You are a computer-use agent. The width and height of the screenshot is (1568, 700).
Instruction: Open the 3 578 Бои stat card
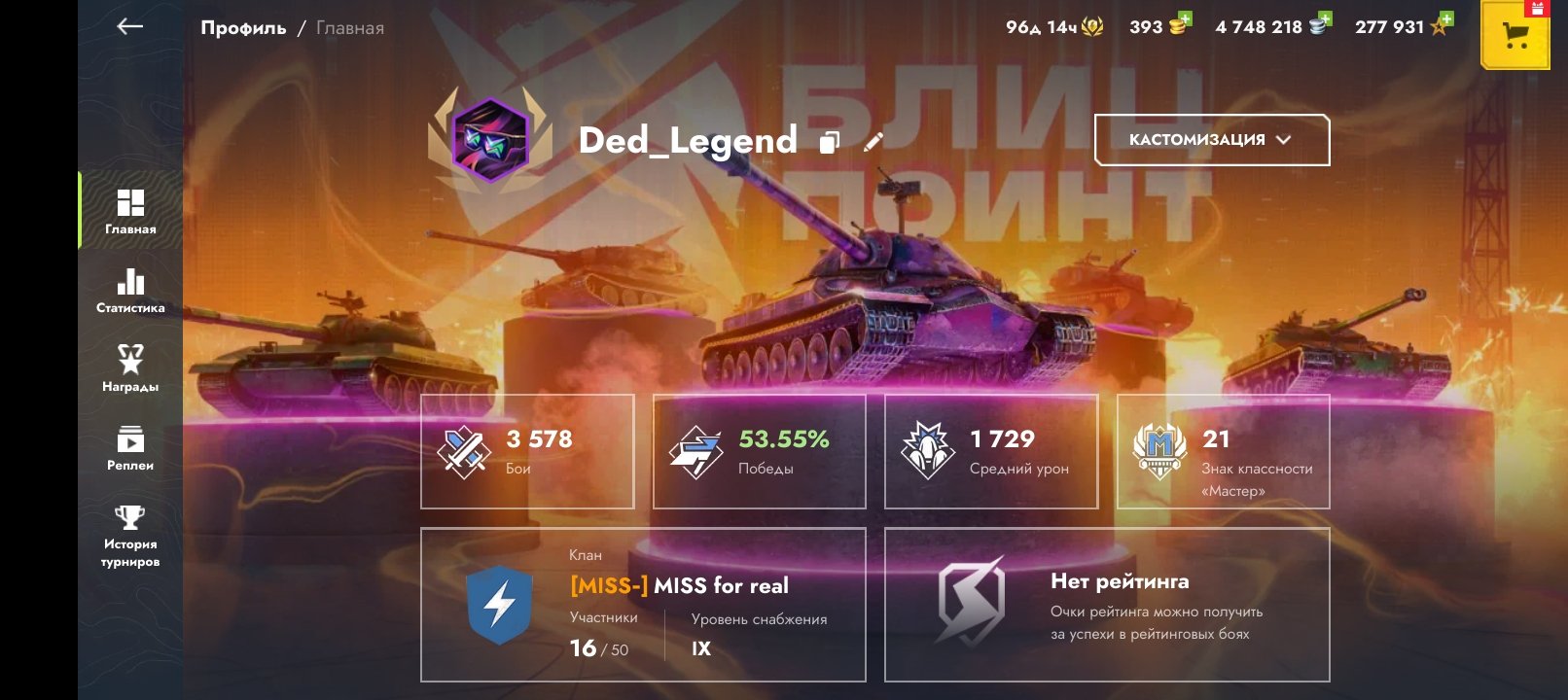click(x=527, y=451)
